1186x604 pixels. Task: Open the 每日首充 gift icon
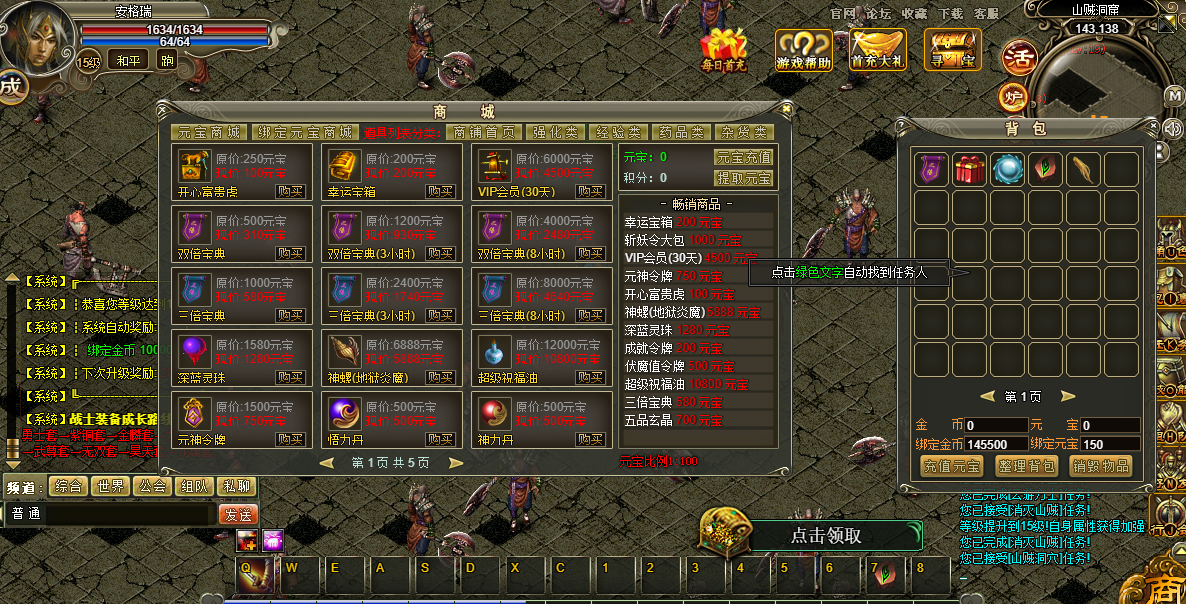[723, 50]
